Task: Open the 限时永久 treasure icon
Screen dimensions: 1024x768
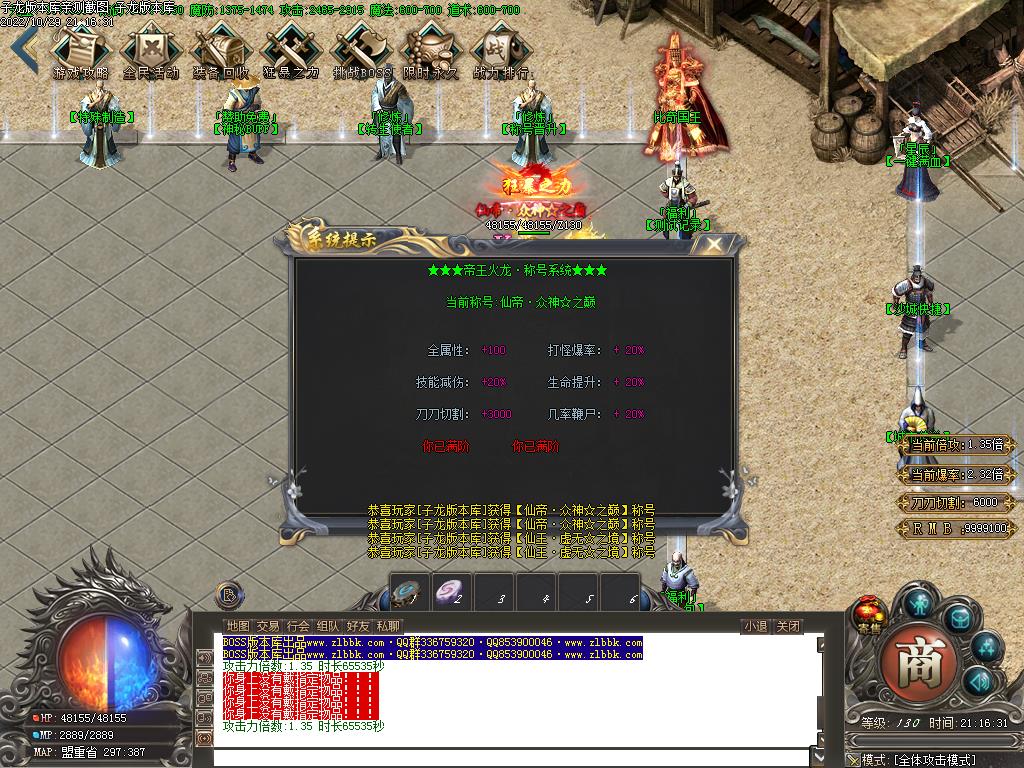Action: (x=430, y=50)
